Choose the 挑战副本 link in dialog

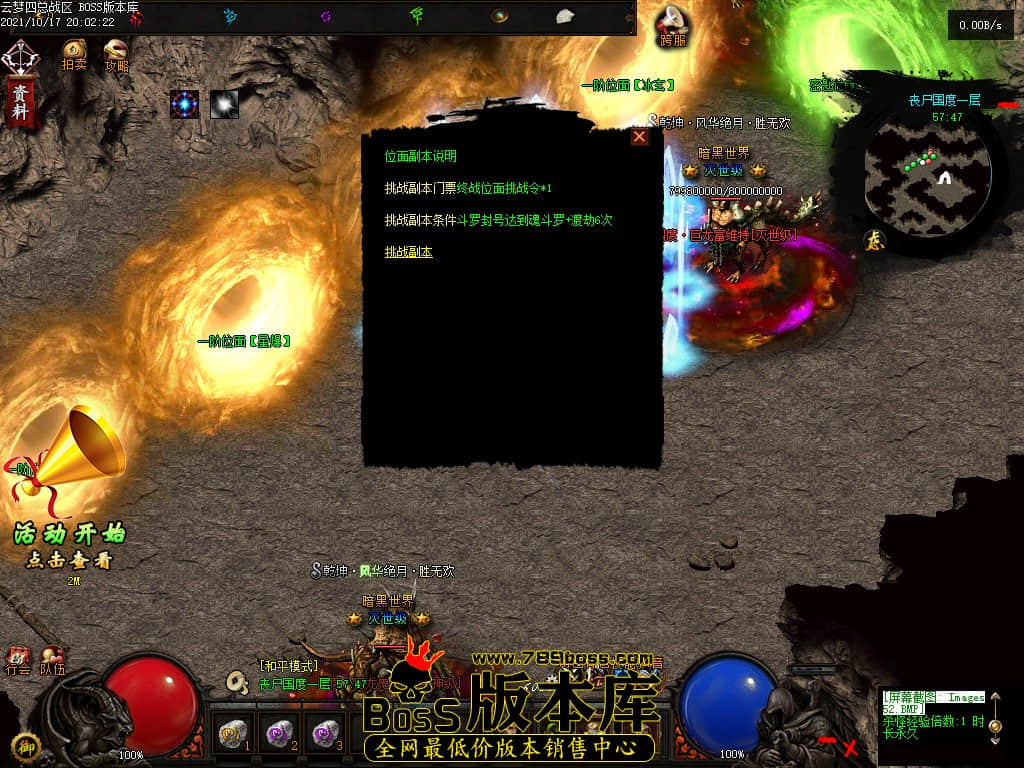pyautogui.click(x=408, y=252)
